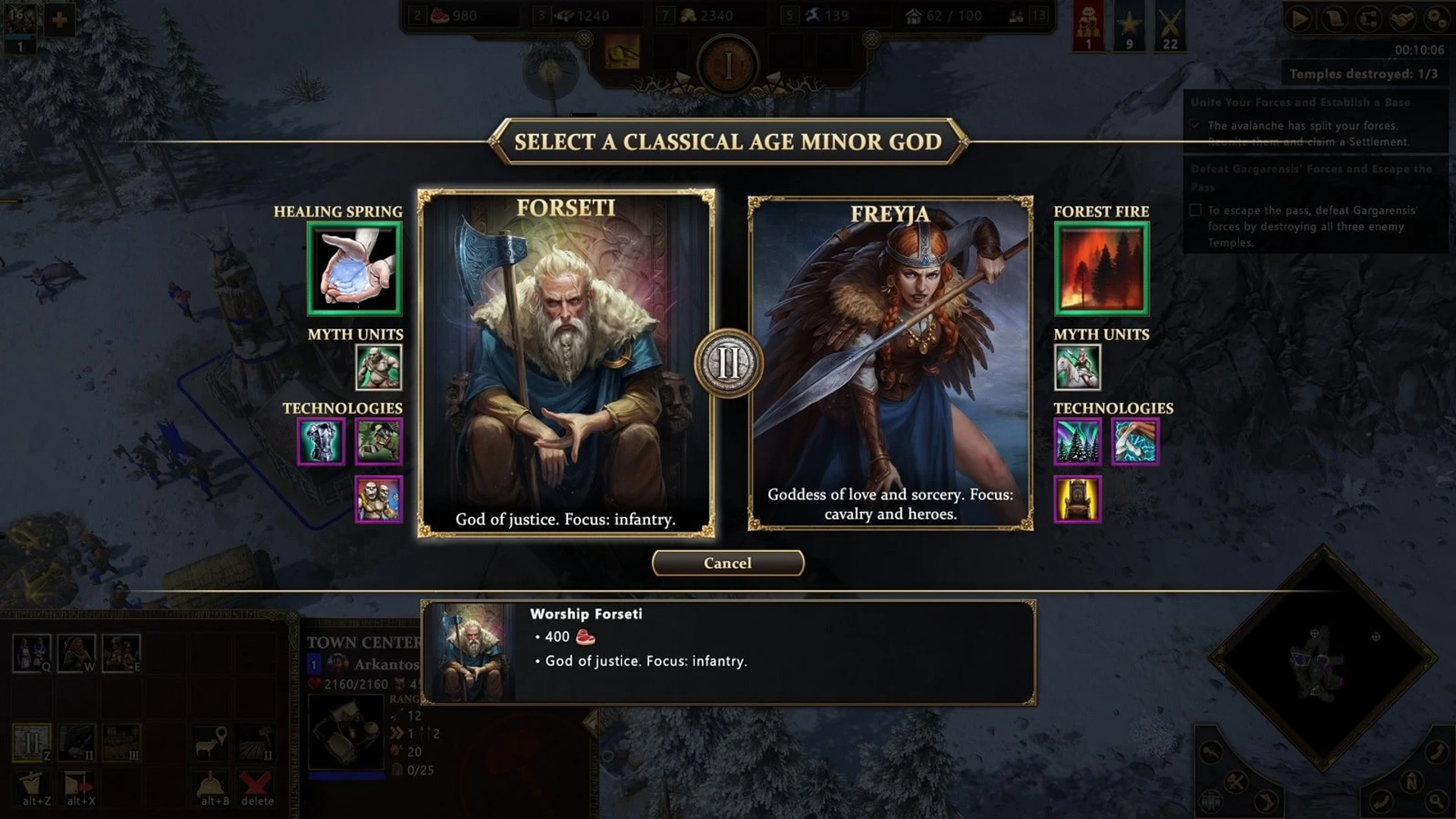Show Freyja's golden throne technology icon
This screenshot has width=1456, height=819.
click(x=1077, y=499)
